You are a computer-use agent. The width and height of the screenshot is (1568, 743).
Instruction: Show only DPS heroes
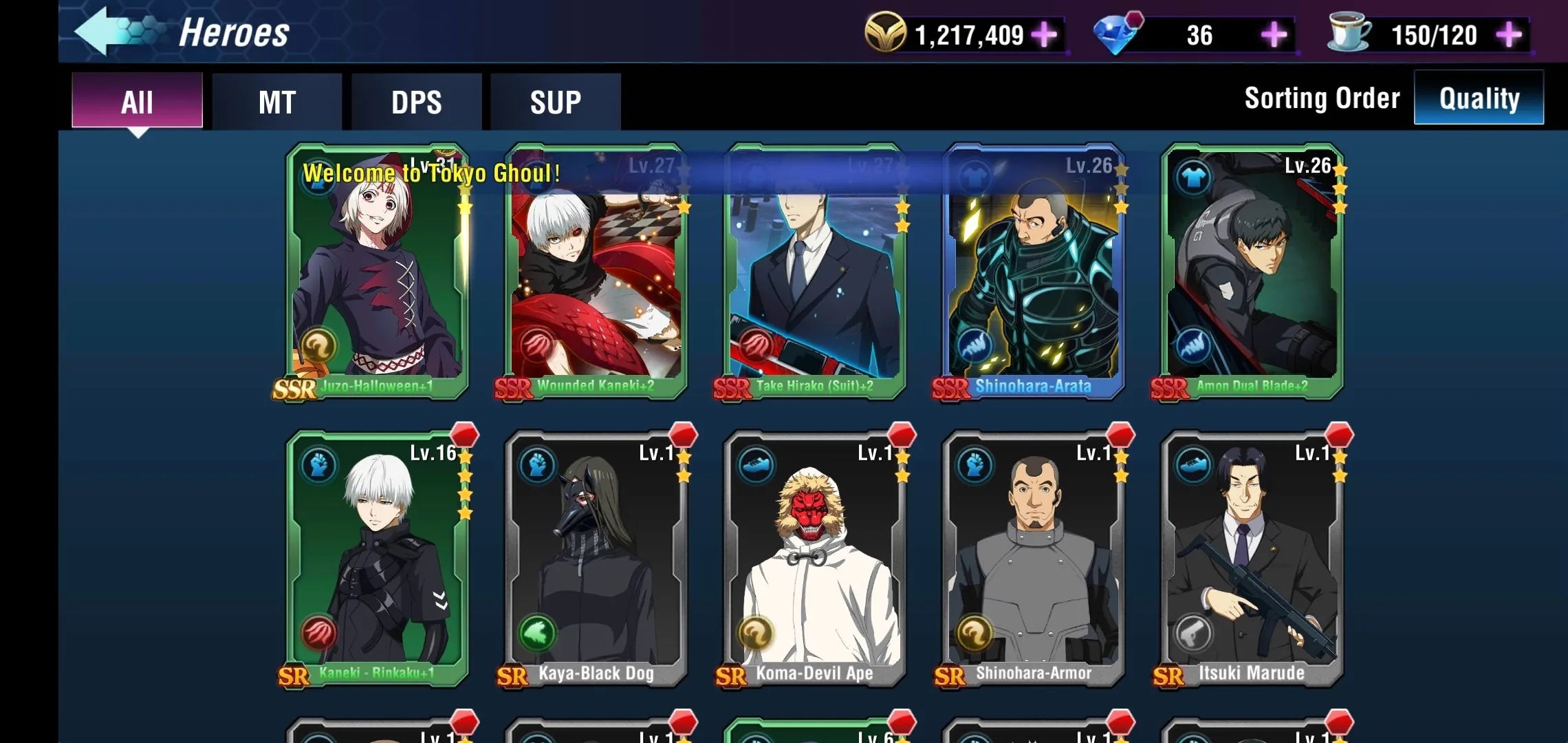416,102
